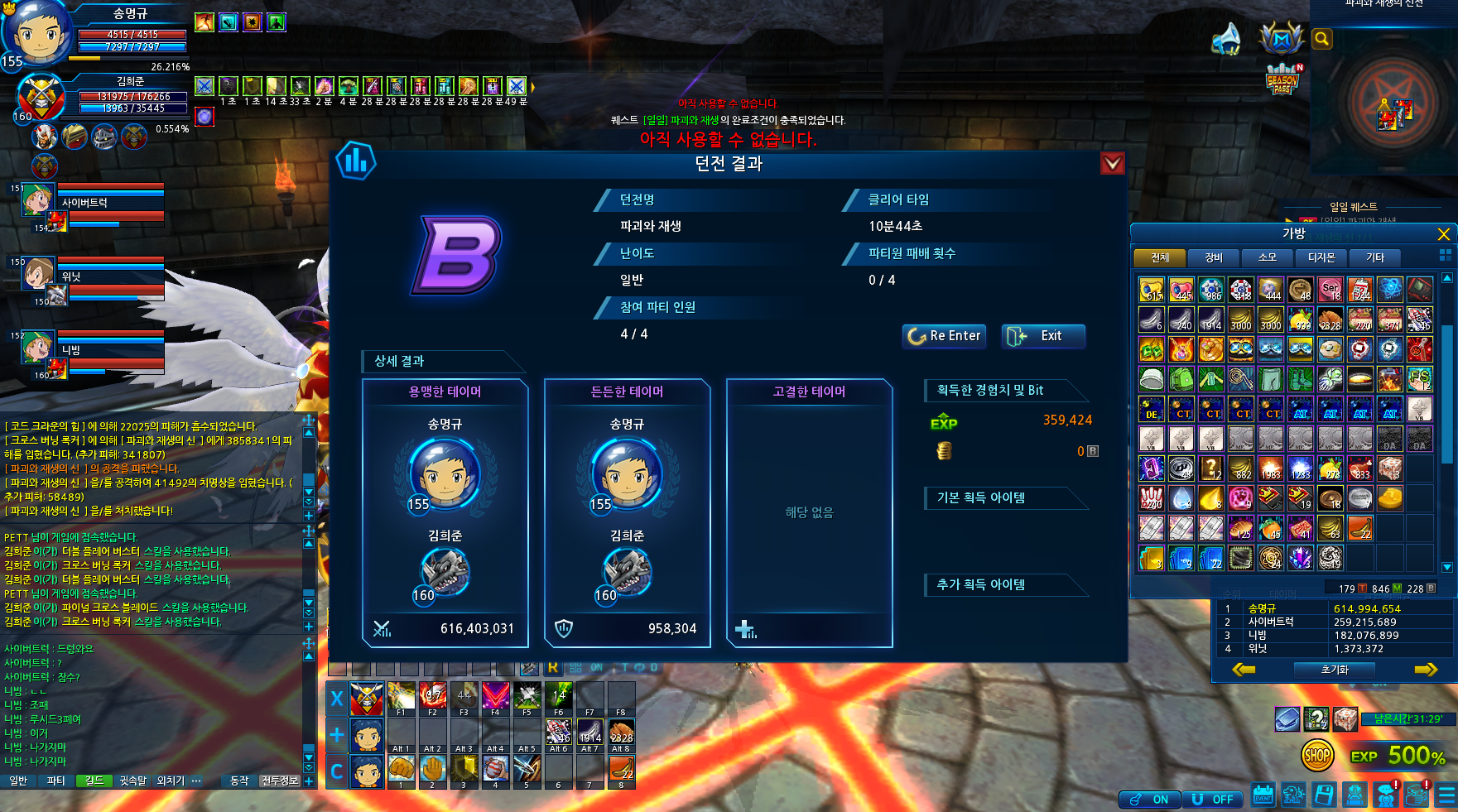Open the 전투정보 chat tab
The height and width of the screenshot is (812, 1458).
[x=279, y=781]
